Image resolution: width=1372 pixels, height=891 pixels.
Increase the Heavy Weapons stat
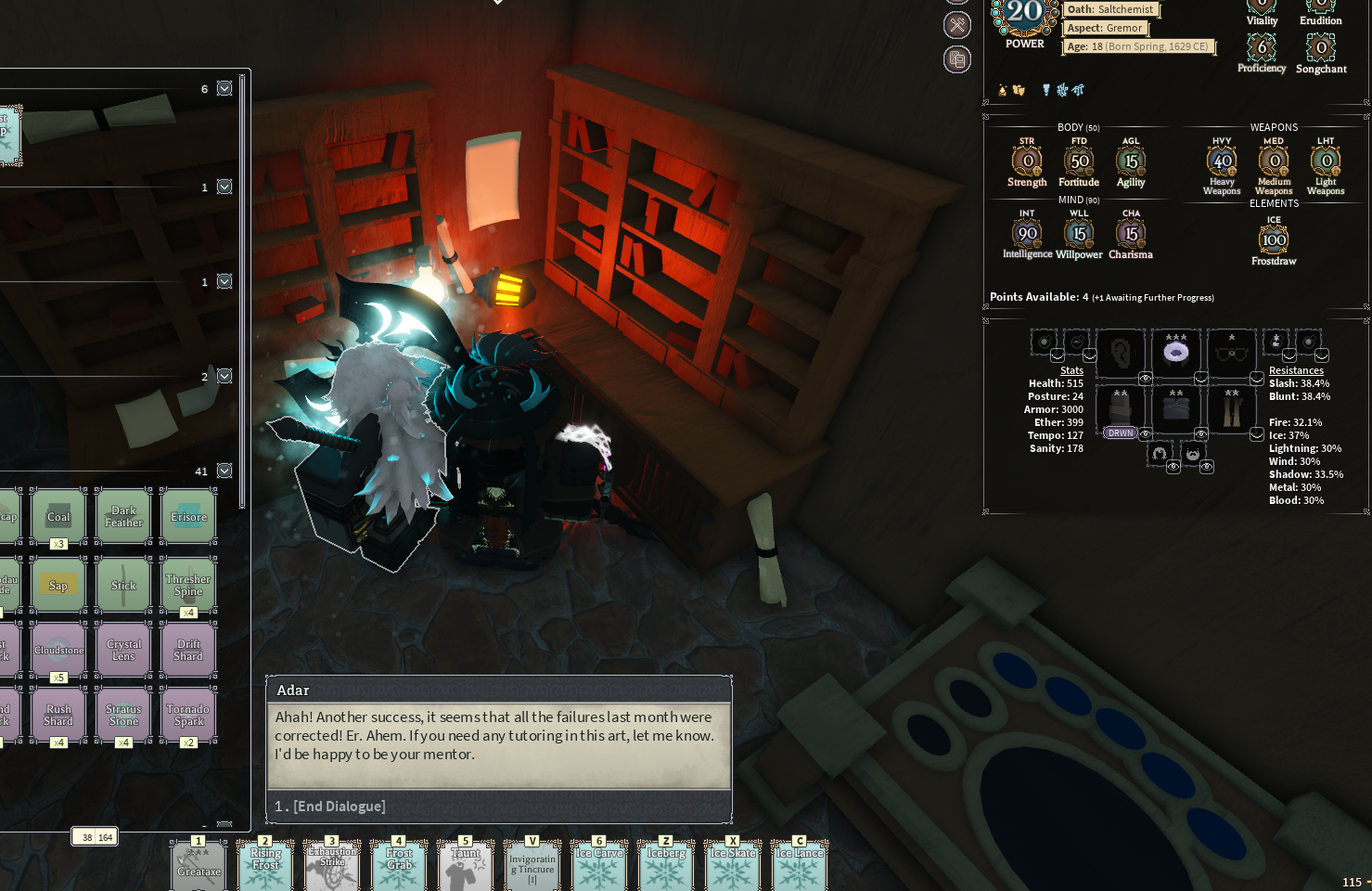tap(1222, 161)
